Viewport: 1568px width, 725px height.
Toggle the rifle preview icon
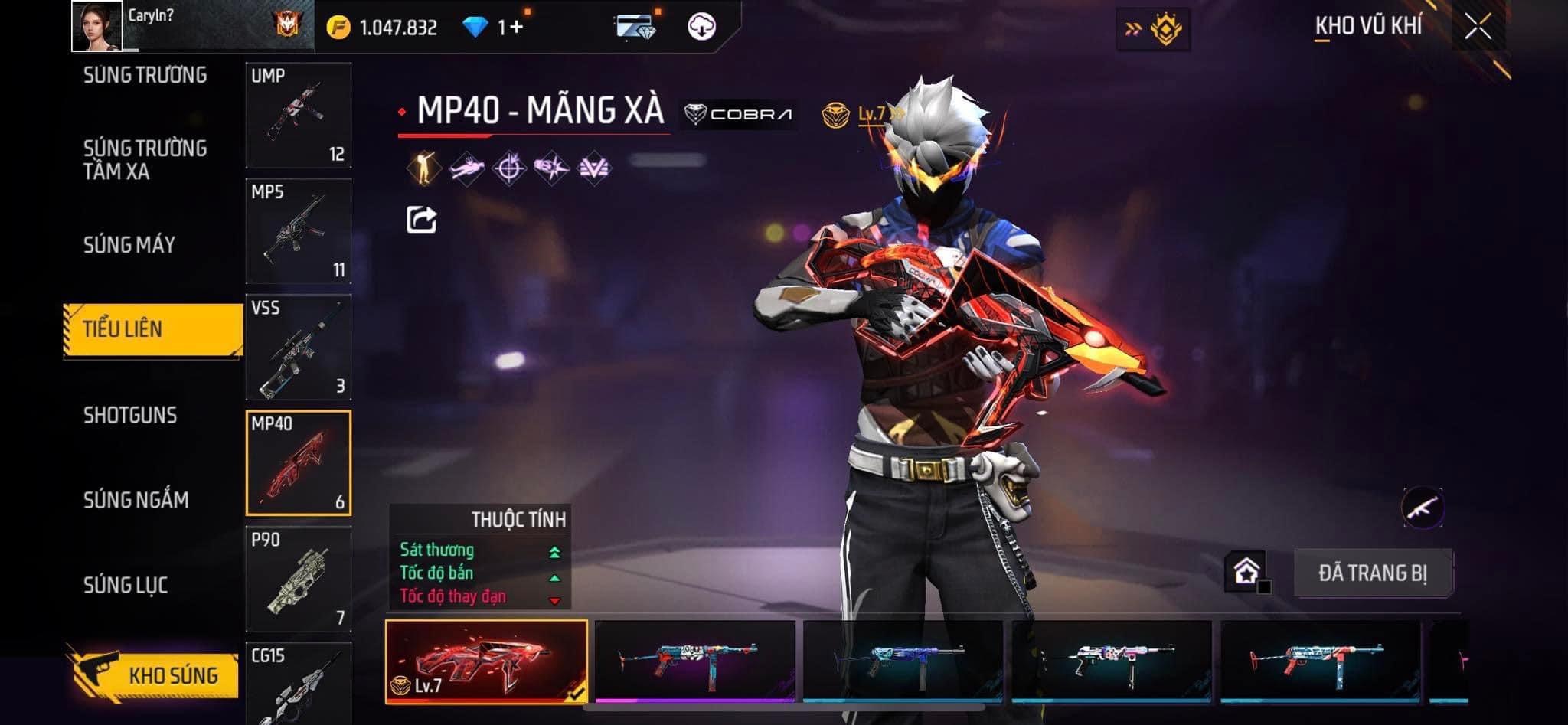click(1423, 507)
